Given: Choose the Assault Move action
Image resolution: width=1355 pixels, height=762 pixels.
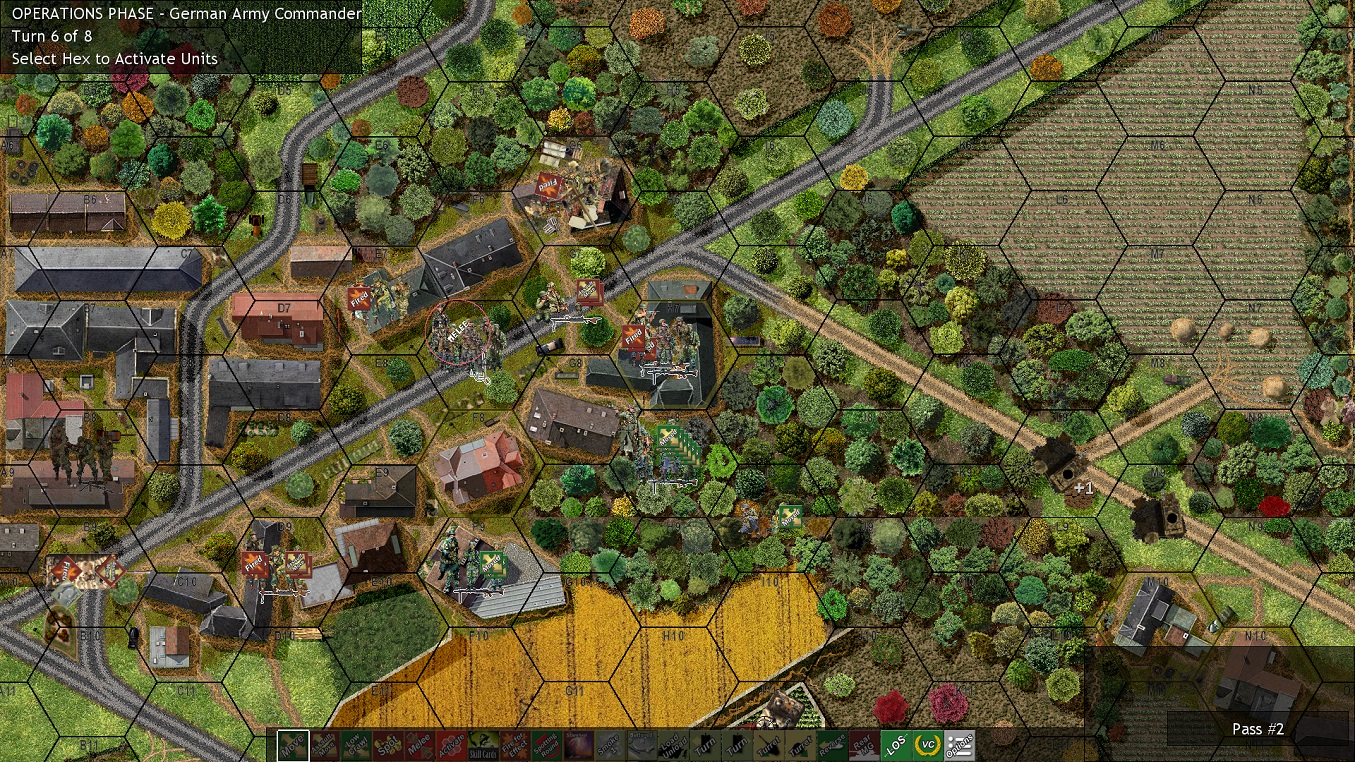Looking at the screenshot, I should [x=324, y=746].
